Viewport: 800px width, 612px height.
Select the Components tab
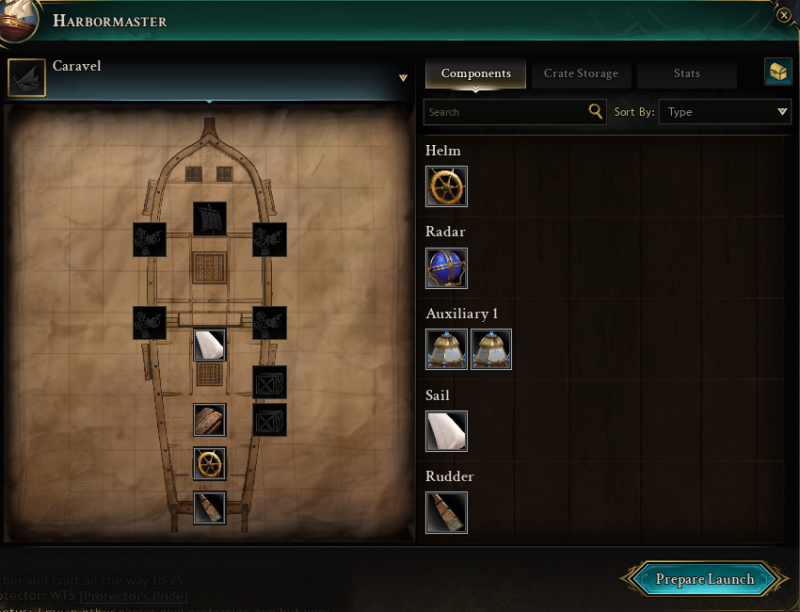476,73
